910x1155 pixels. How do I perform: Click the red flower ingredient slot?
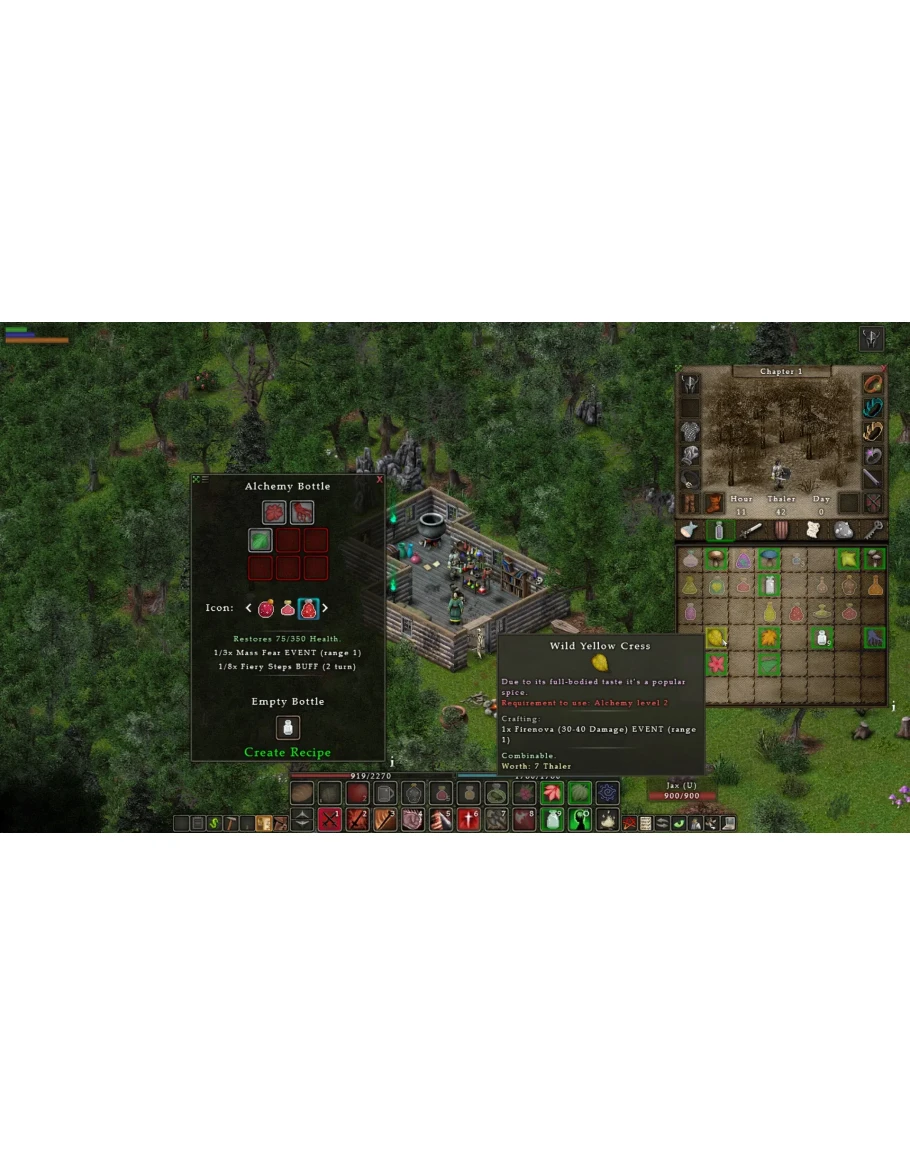tap(275, 512)
